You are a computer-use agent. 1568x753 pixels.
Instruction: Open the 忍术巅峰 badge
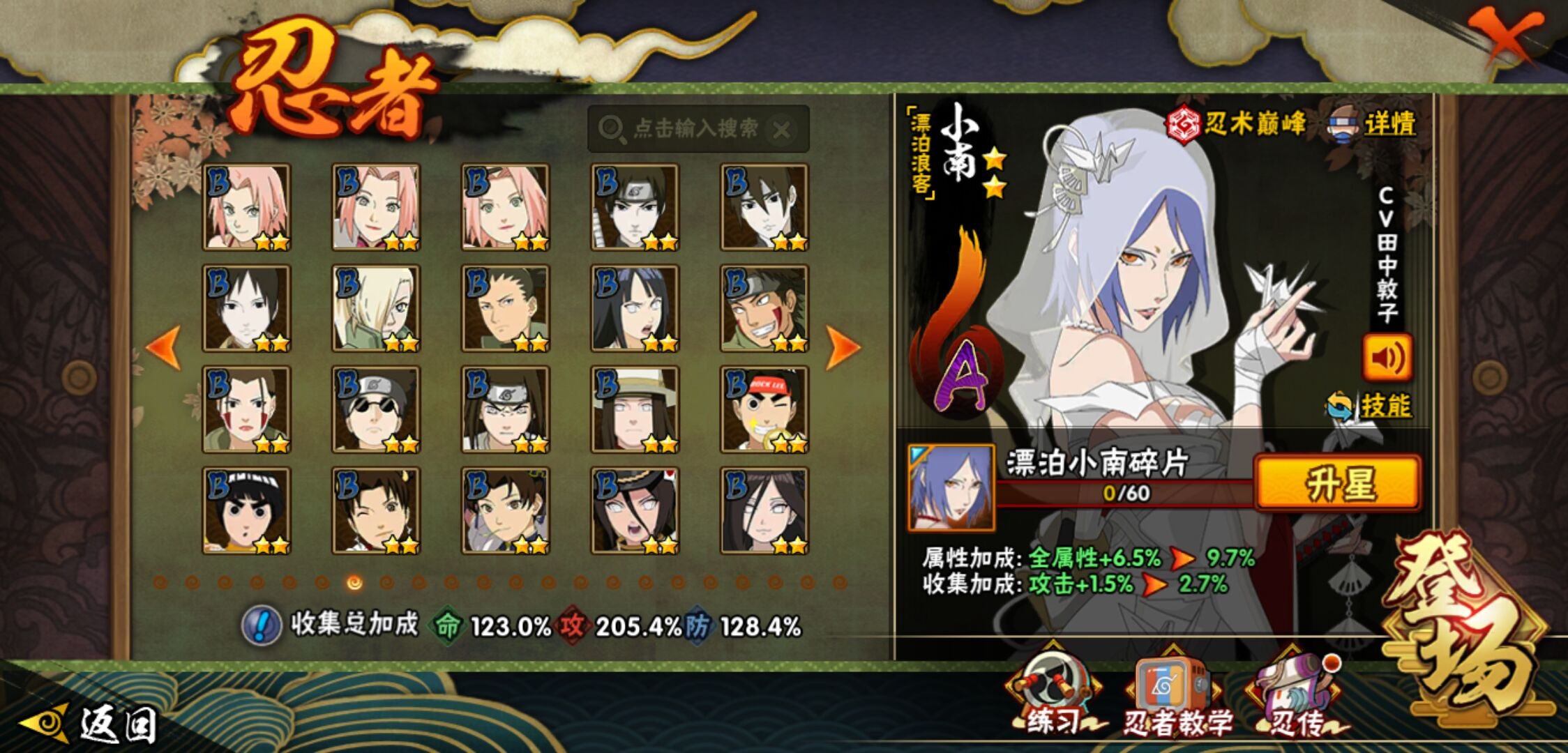[x=1236, y=124]
